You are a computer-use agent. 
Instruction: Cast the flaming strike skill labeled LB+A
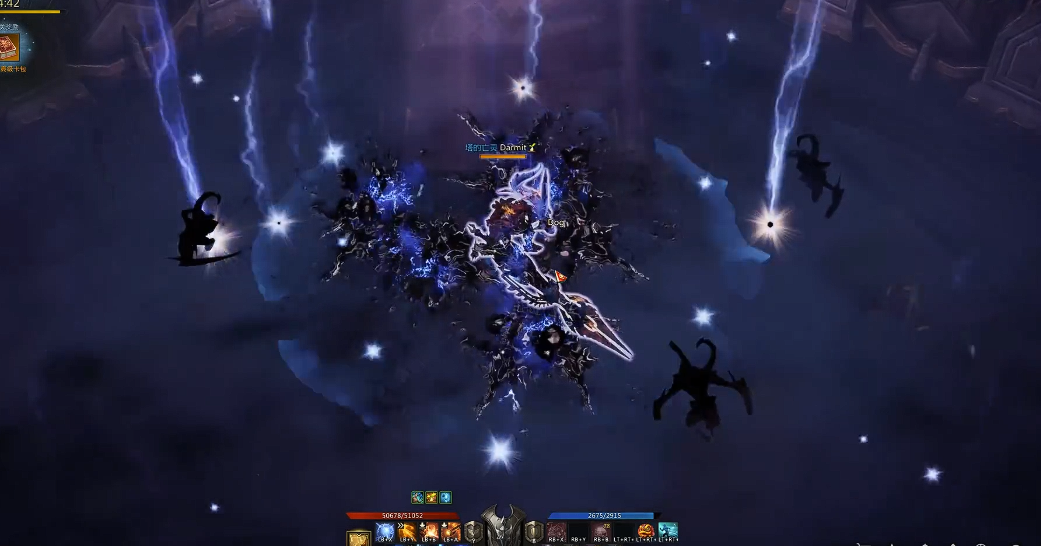[452, 531]
